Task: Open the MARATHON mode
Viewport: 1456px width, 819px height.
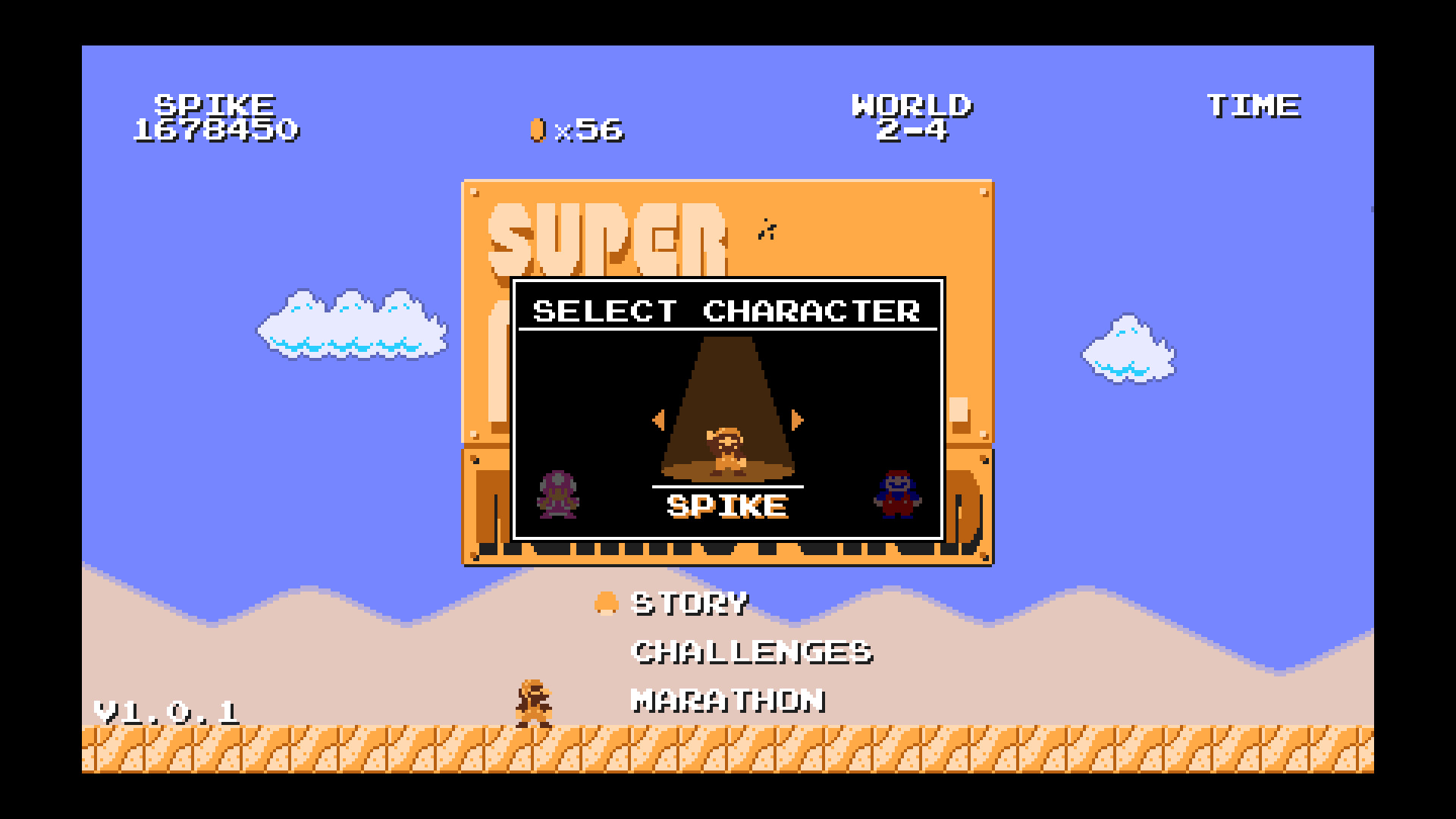Action: pyautogui.click(x=728, y=701)
